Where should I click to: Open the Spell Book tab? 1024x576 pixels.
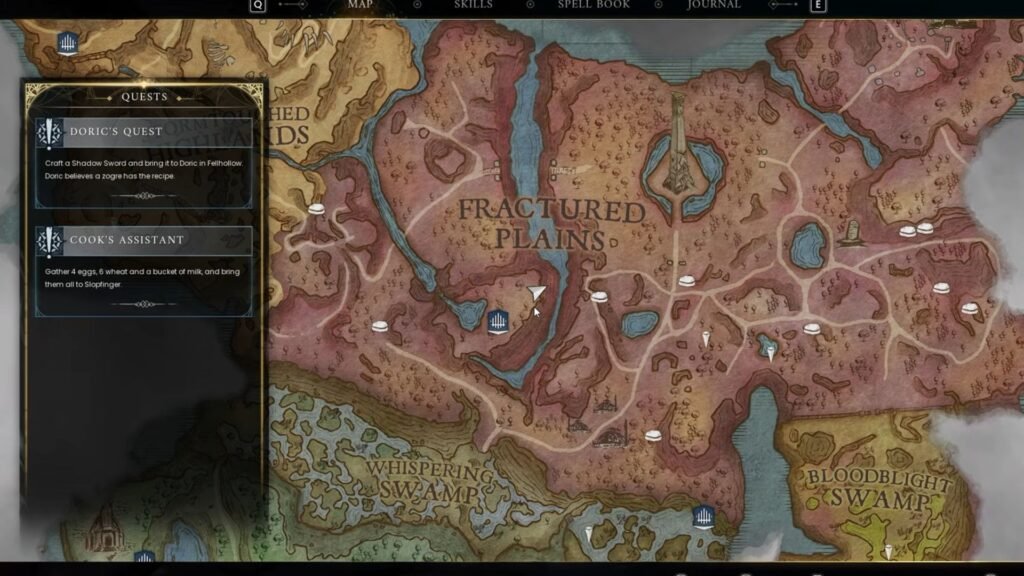[594, 5]
